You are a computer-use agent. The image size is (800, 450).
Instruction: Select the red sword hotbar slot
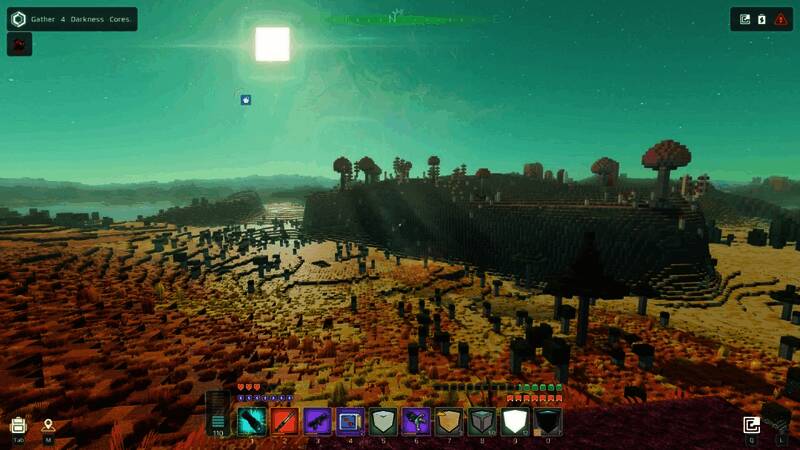(x=285, y=421)
